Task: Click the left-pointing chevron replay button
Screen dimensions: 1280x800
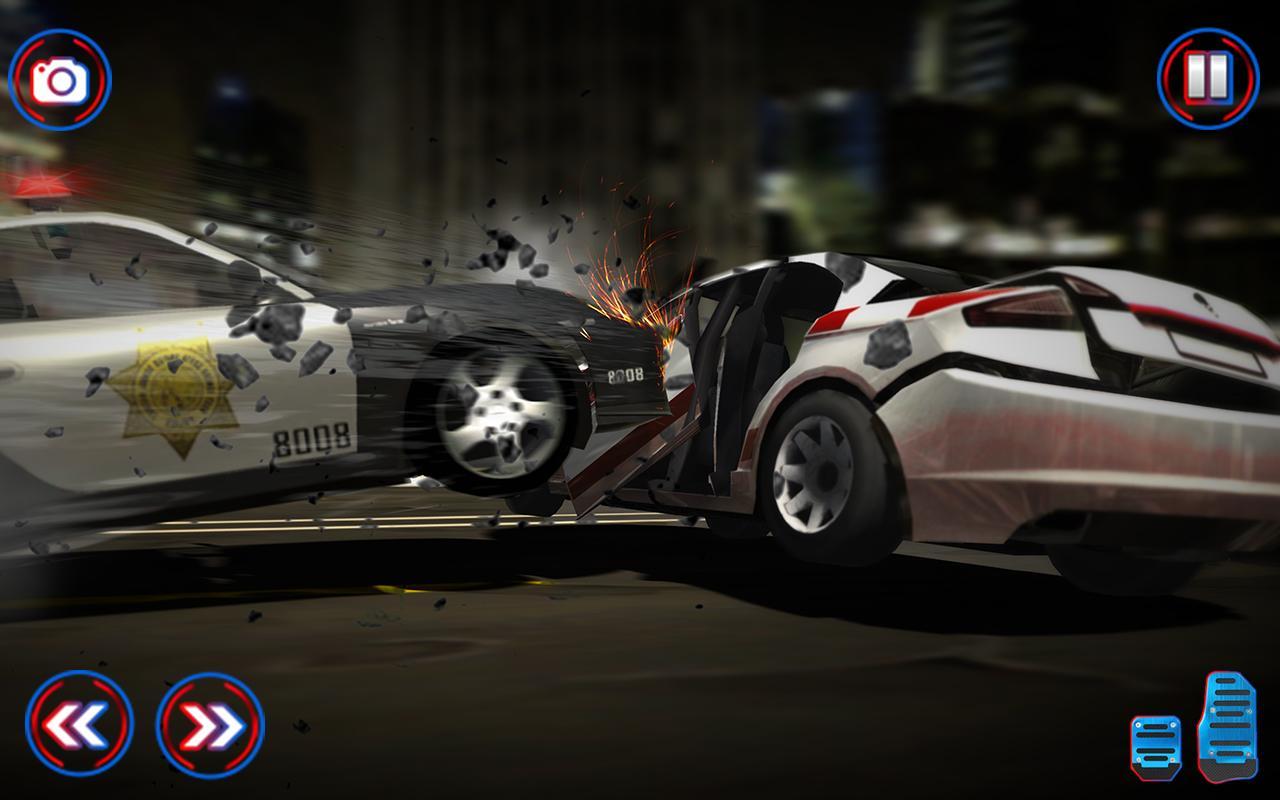Action: point(78,723)
